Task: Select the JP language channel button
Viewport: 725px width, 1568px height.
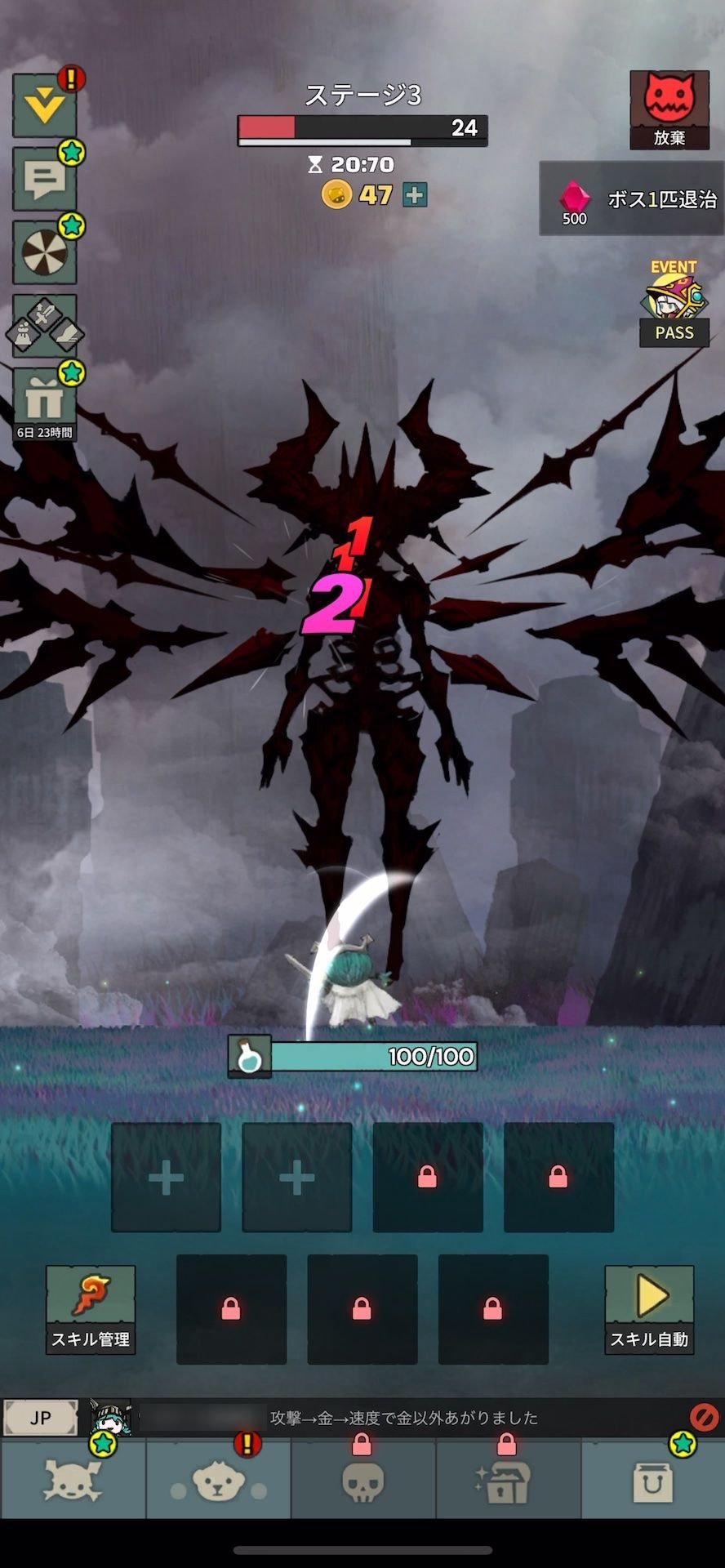Action: coord(40,1418)
